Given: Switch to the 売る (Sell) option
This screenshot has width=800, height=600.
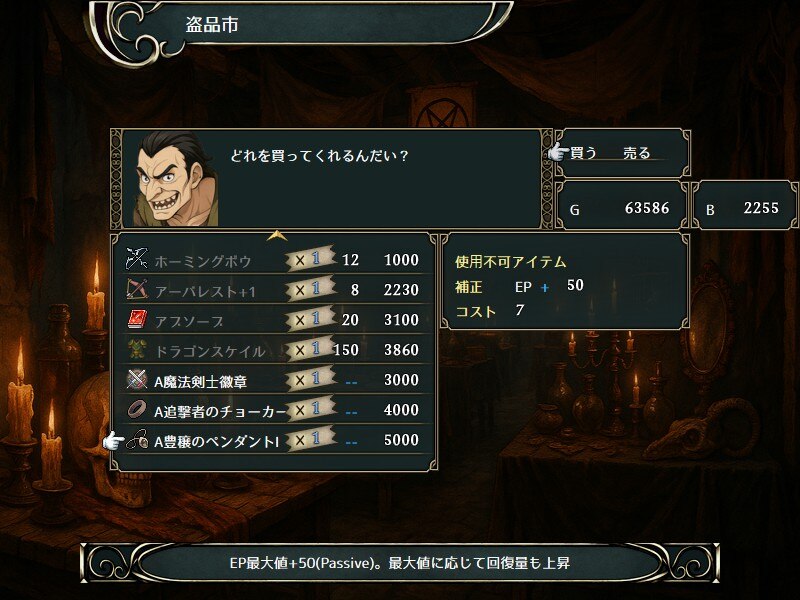Looking at the screenshot, I should click(x=636, y=153).
